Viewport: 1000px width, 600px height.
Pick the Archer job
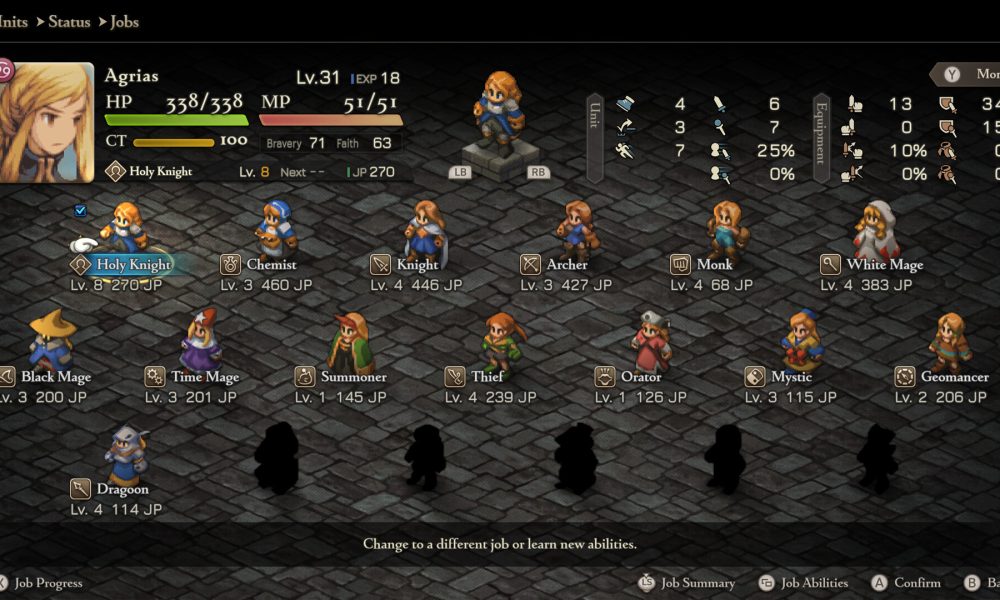coord(567,265)
